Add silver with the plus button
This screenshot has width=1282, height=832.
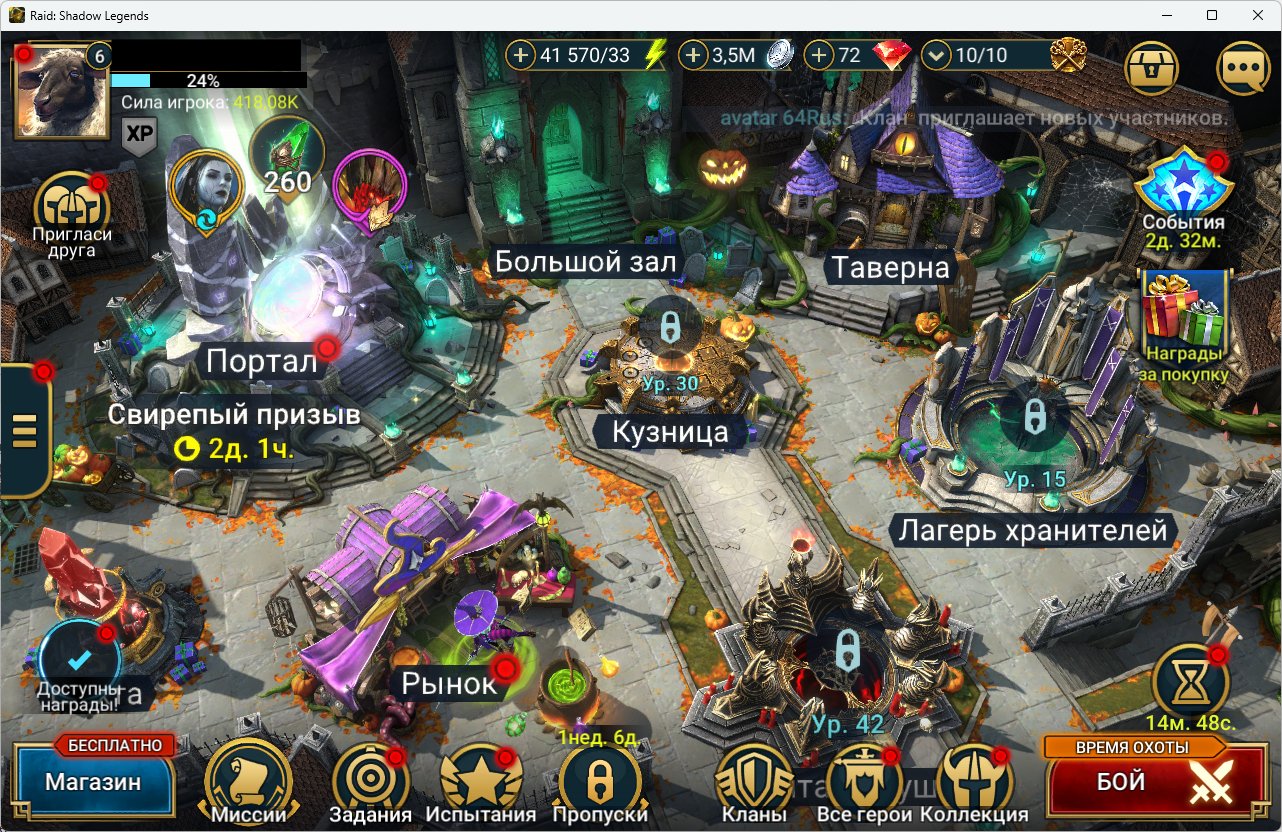tap(693, 55)
